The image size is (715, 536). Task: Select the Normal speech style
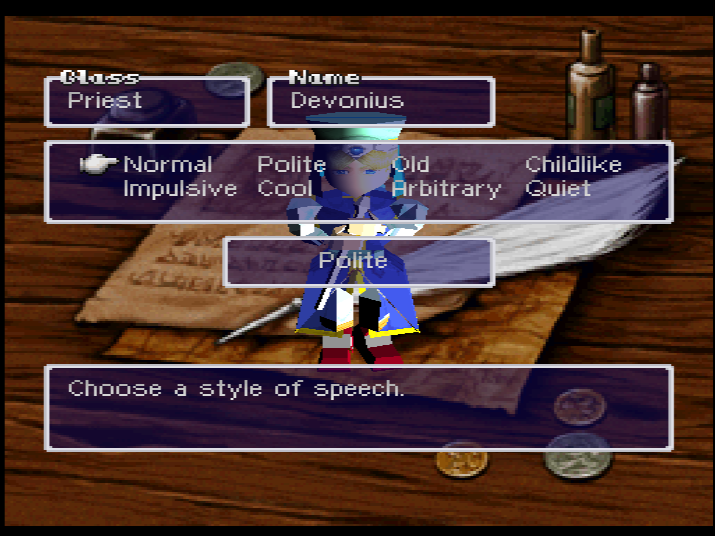[x=167, y=165]
